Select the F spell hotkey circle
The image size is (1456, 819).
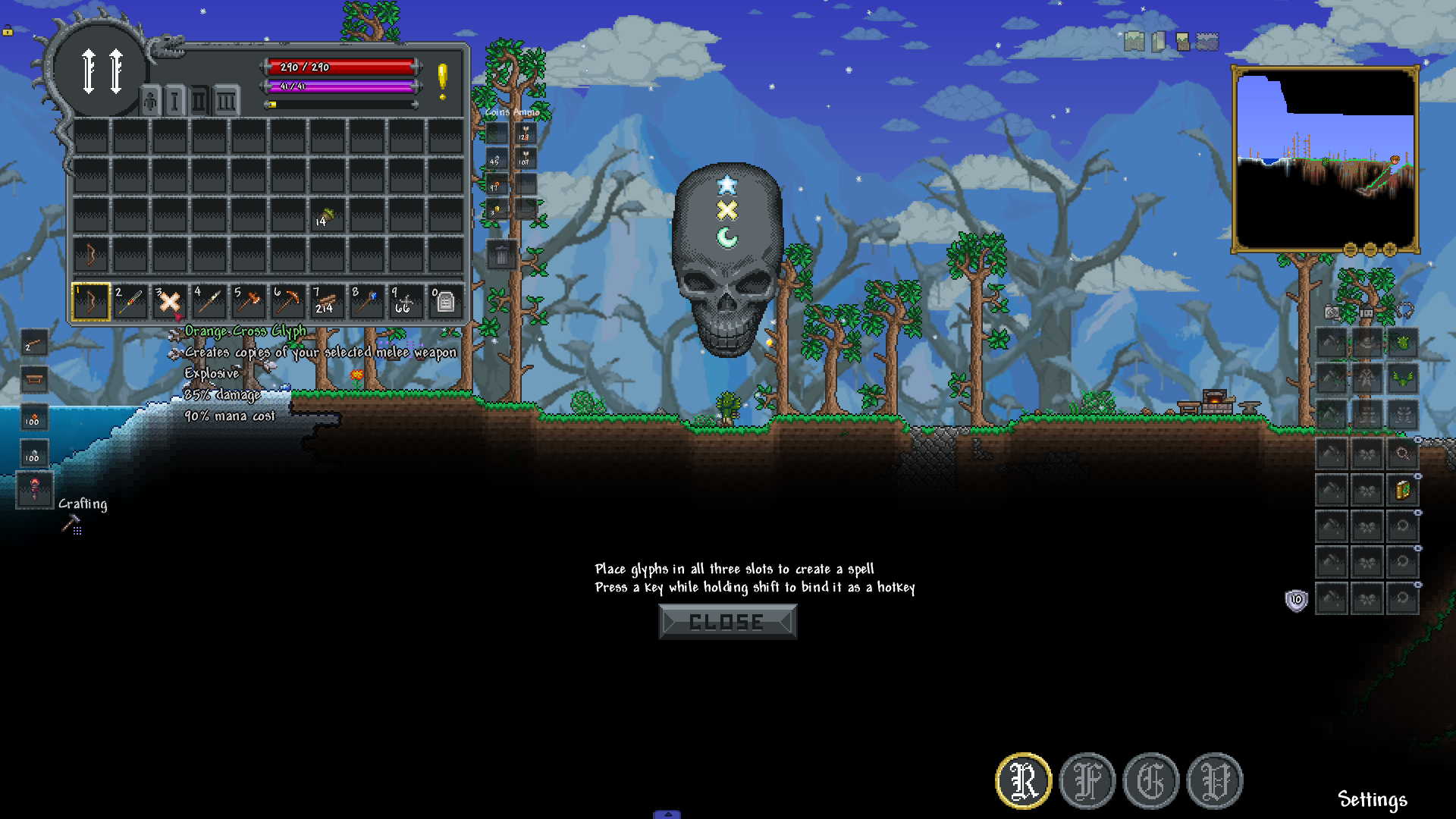click(1087, 781)
